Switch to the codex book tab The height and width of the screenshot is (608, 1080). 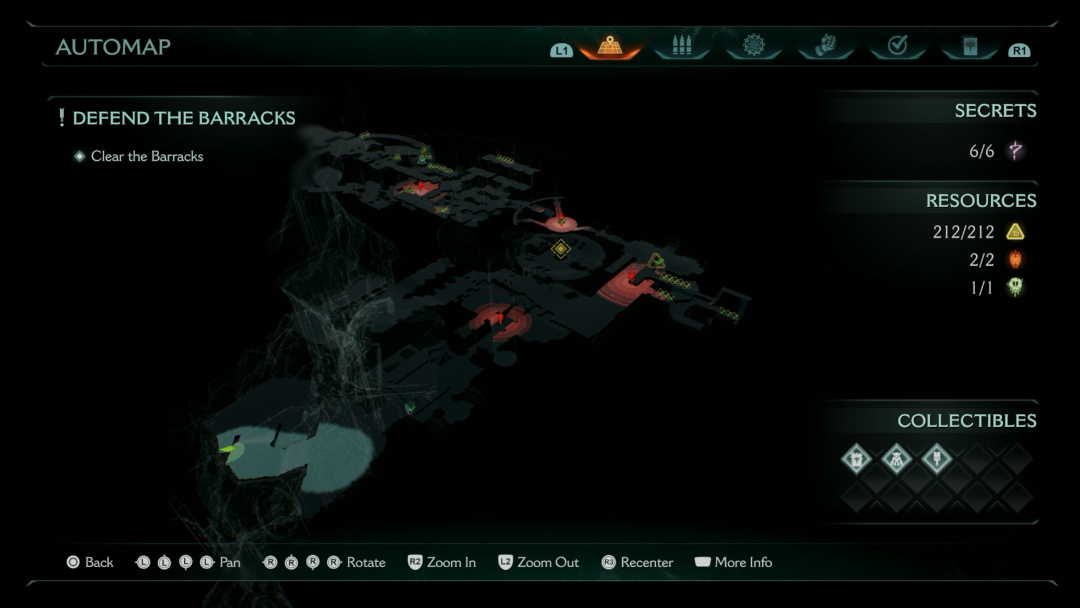pyautogui.click(x=969, y=46)
